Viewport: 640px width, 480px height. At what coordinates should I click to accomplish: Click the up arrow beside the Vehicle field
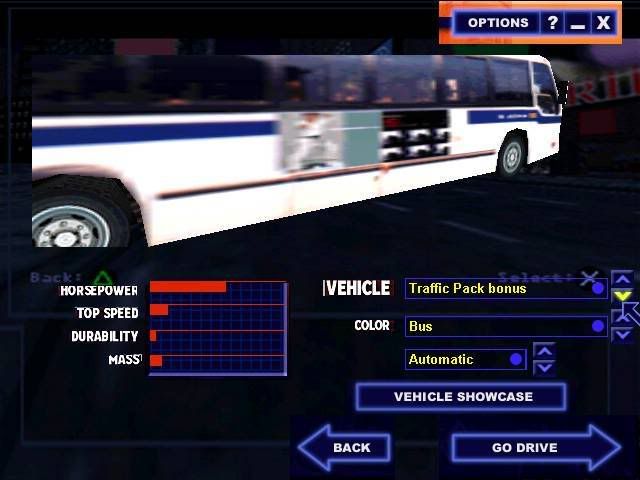[x=622, y=280]
